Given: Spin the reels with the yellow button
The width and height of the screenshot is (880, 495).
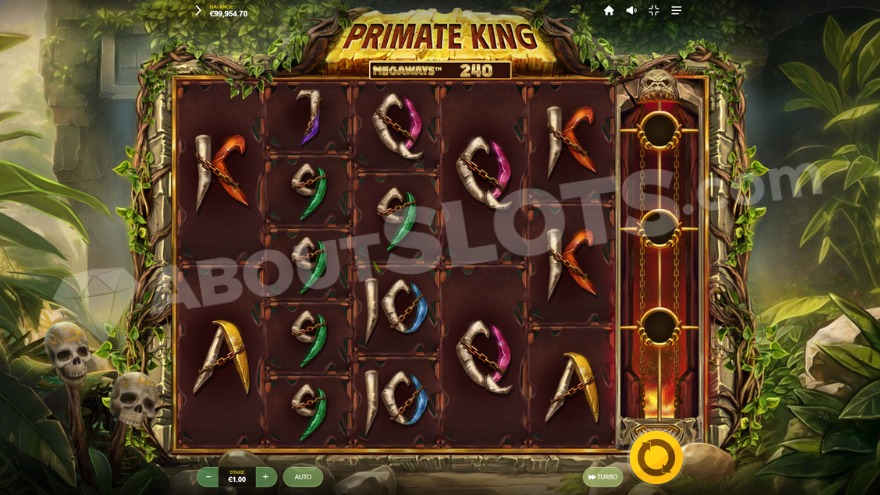Looking at the screenshot, I should pyautogui.click(x=656, y=459).
